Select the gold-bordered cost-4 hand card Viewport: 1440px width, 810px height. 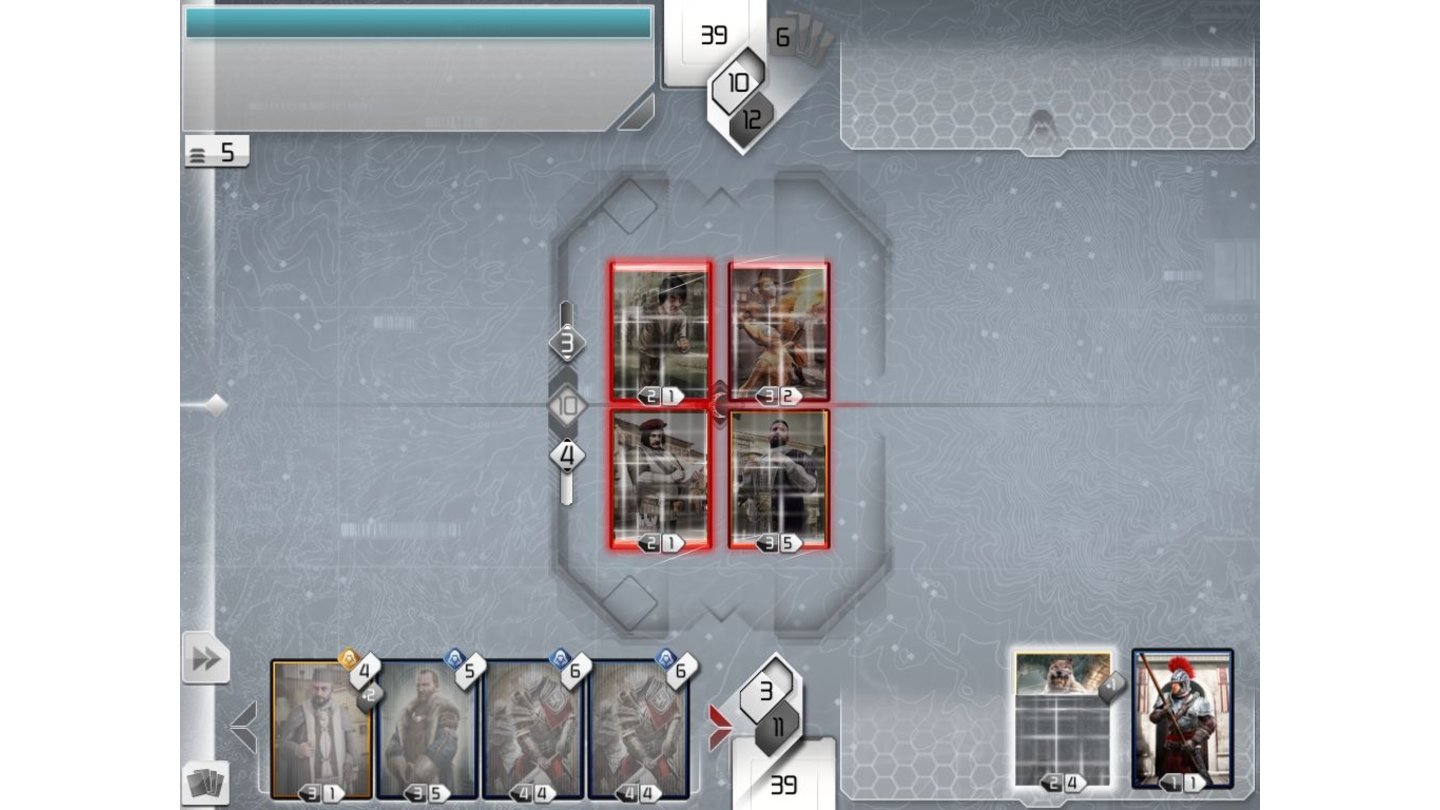coord(320,729)
